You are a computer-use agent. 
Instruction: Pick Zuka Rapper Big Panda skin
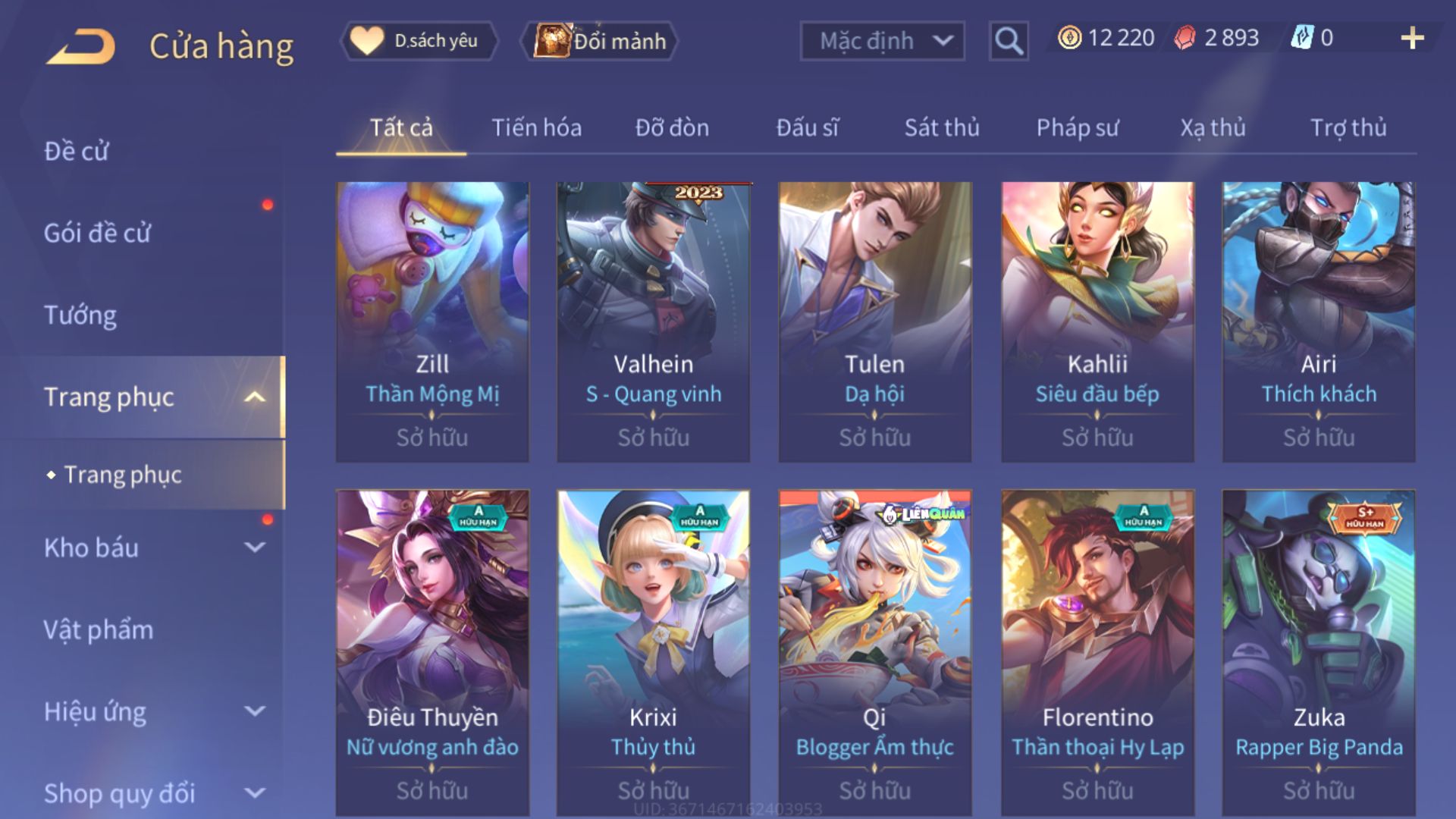click(x=1319, y=652)
